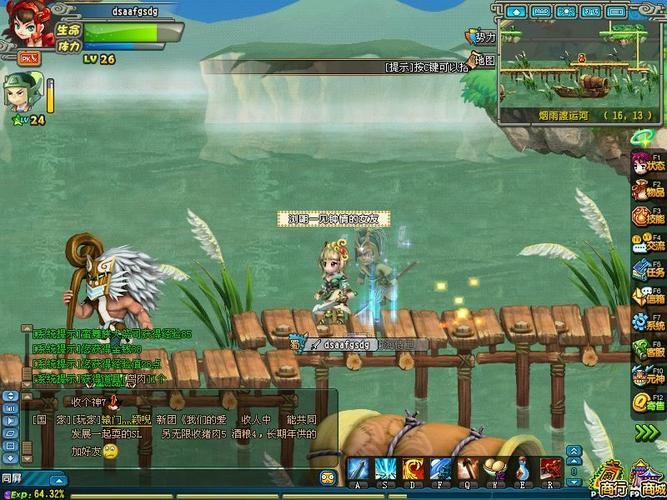The image size is (667, 500).
Task: Use the skill in hotbar slot A
Action: pyautogui.click(x=358, y=469)
